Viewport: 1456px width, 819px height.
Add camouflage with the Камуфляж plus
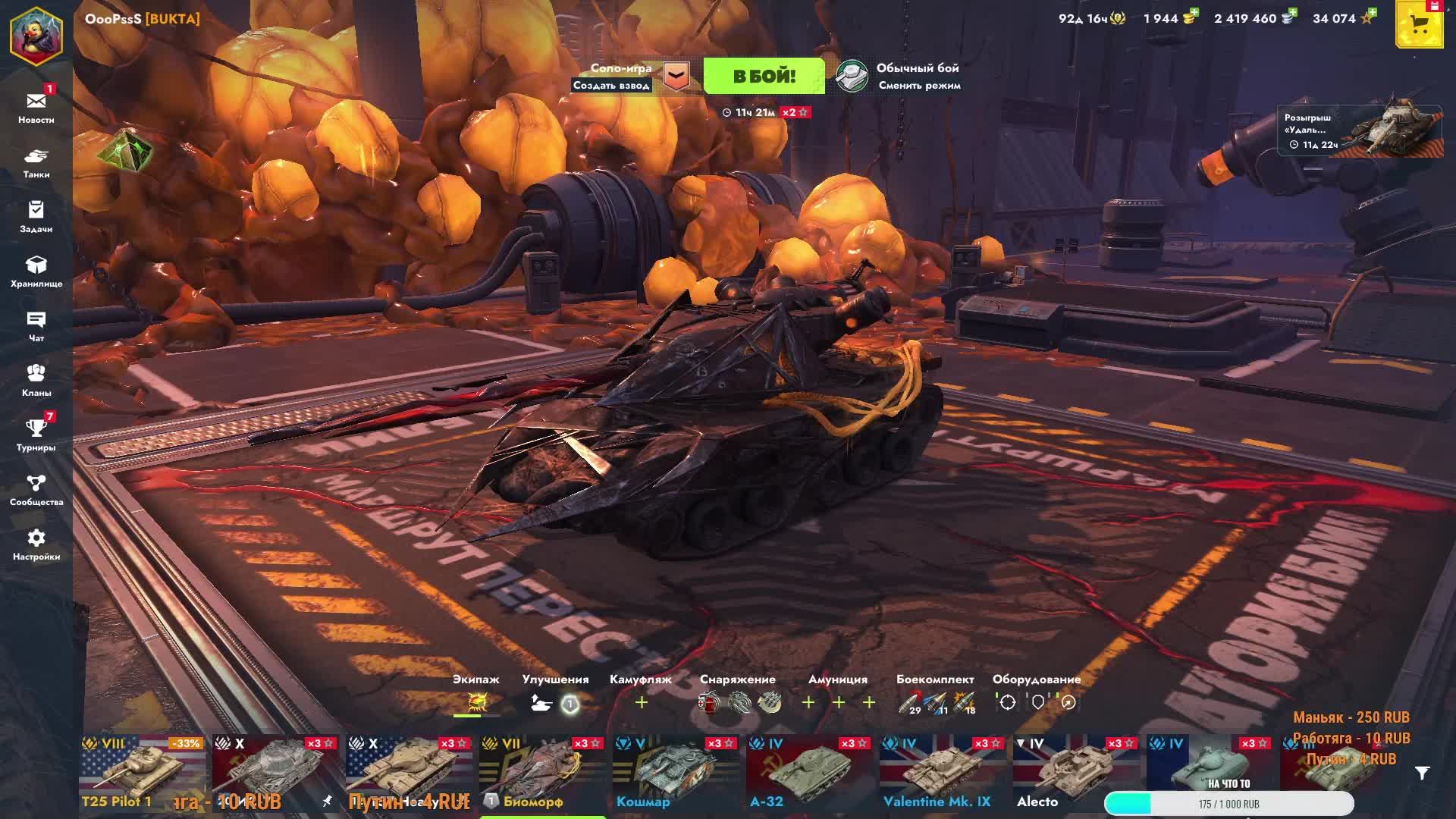coord(642,703)
